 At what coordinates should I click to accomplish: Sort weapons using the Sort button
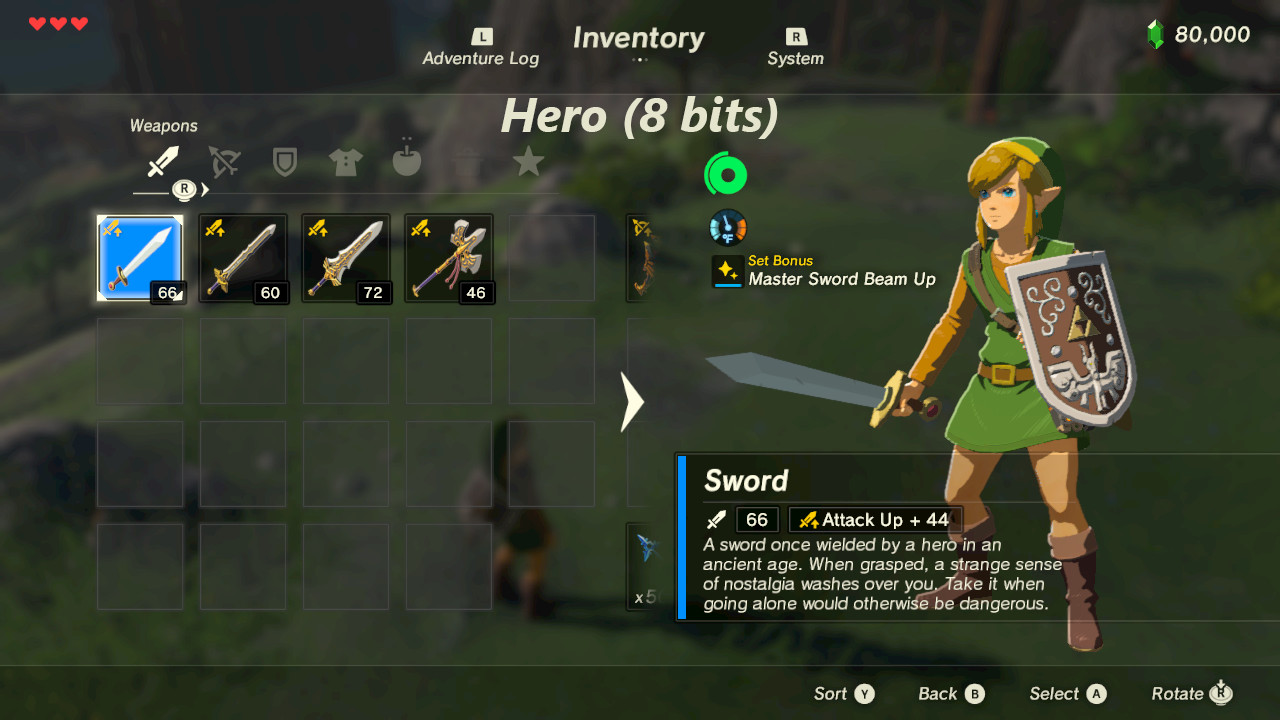click(x=843, y=693)
